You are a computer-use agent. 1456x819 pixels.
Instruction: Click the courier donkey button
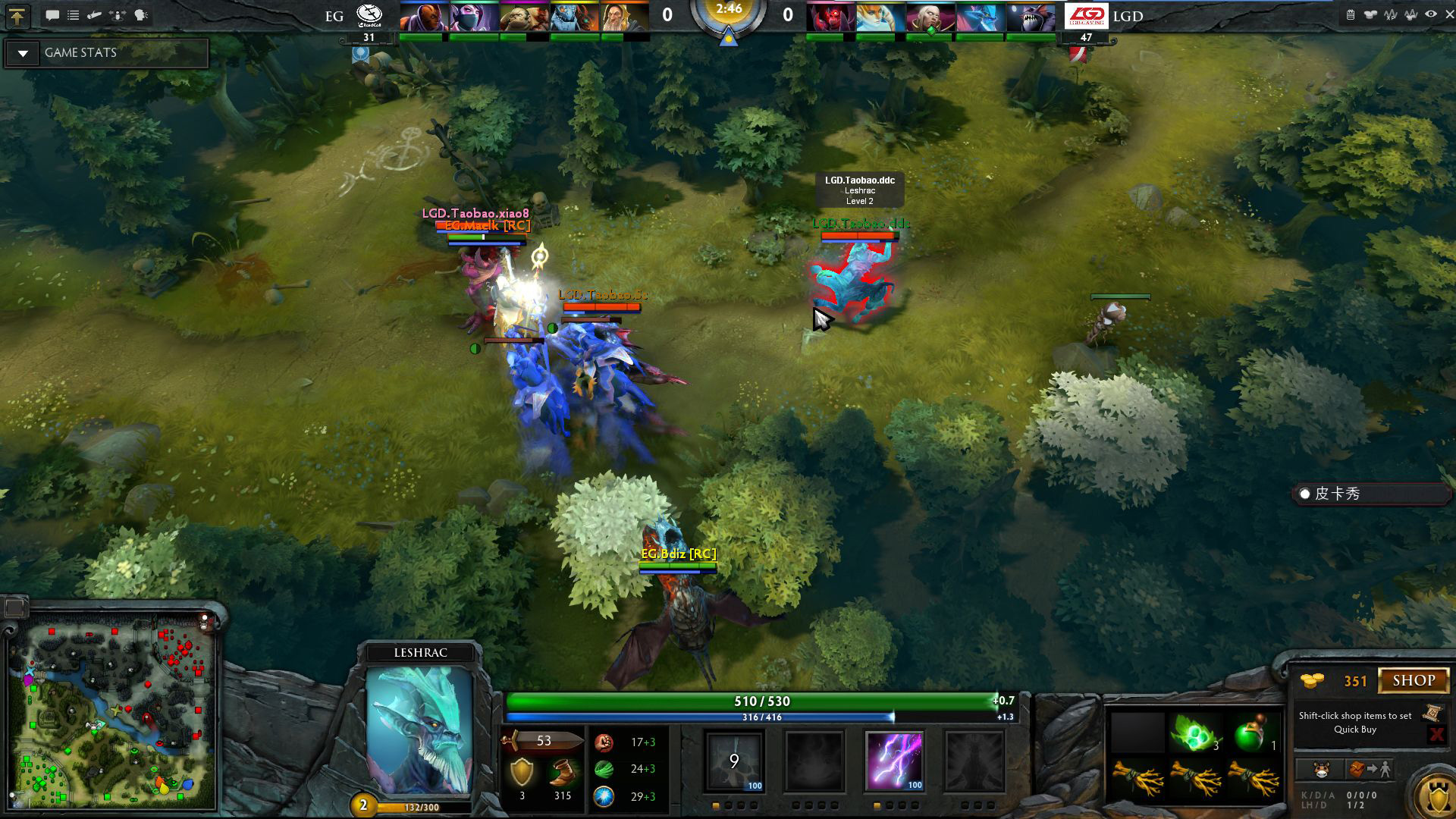[x=1322, y=770]
